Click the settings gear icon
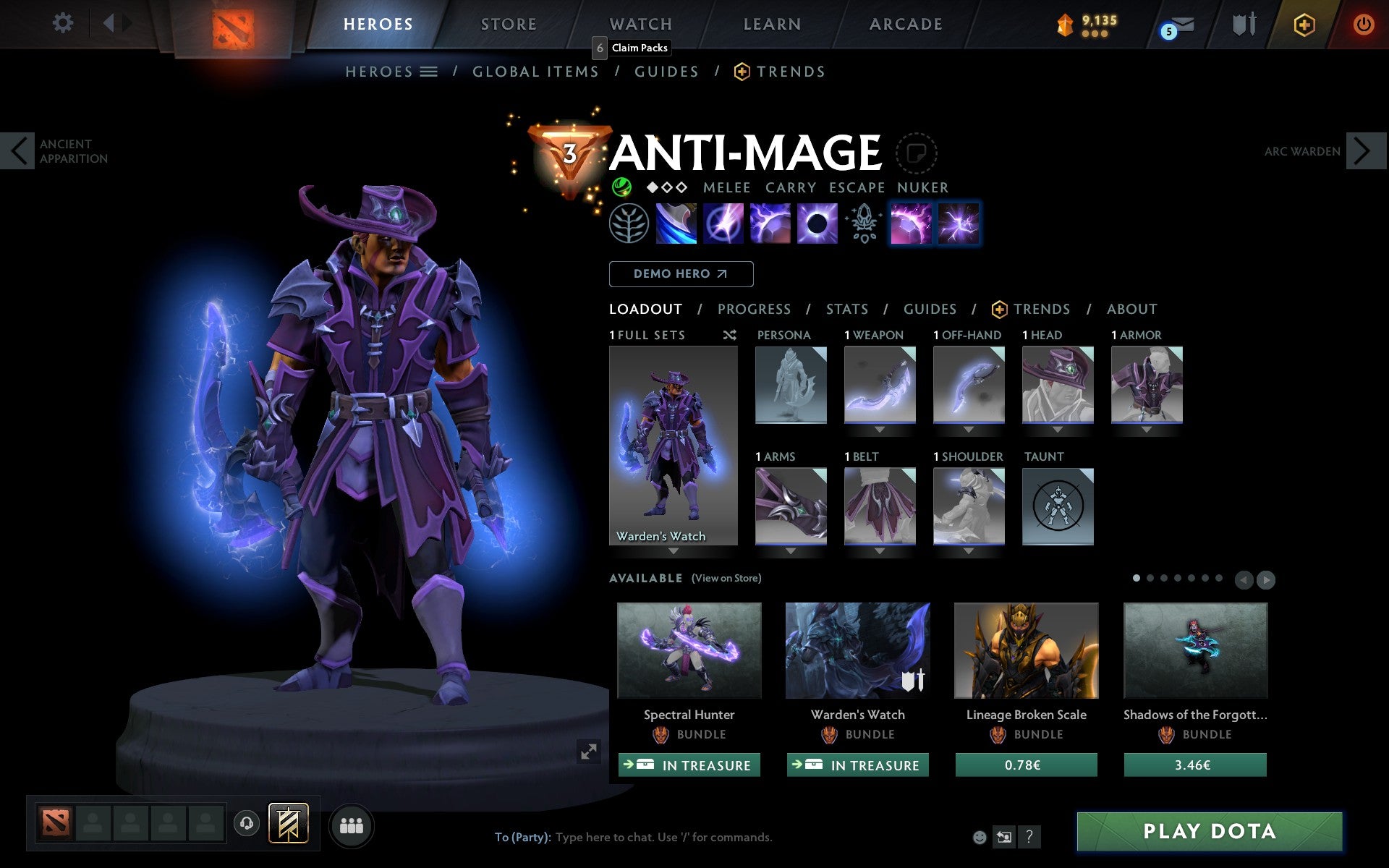Screen dimensions: 1389x868 point(64,23)
